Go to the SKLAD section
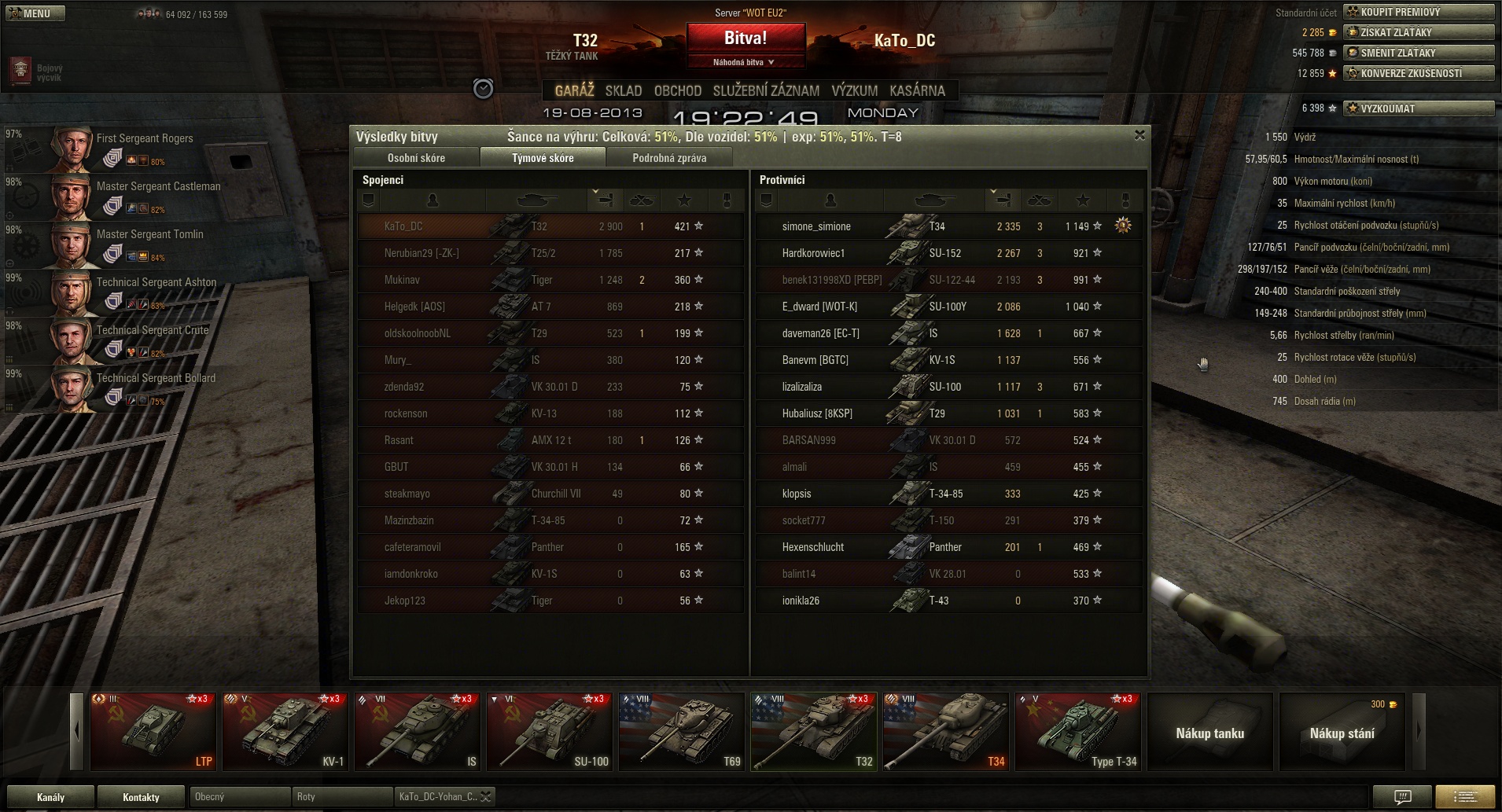The height and width of the screenshot is (812, 1502). coord(624,90)
